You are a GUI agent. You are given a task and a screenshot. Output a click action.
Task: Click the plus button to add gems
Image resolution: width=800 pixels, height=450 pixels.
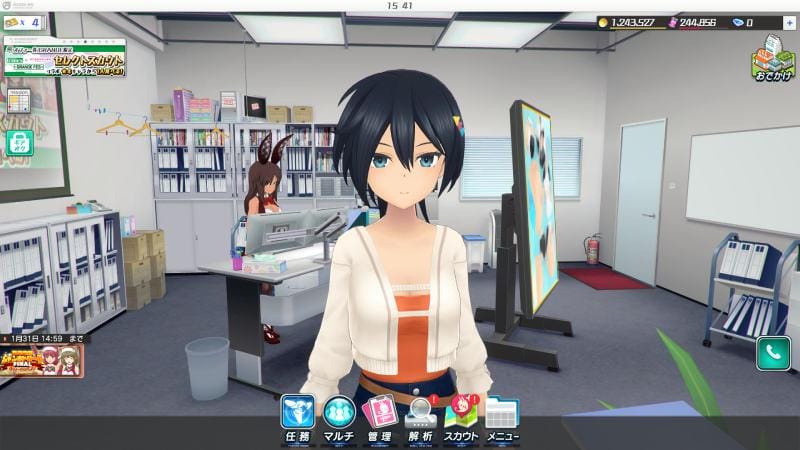(x=790, y=22)
